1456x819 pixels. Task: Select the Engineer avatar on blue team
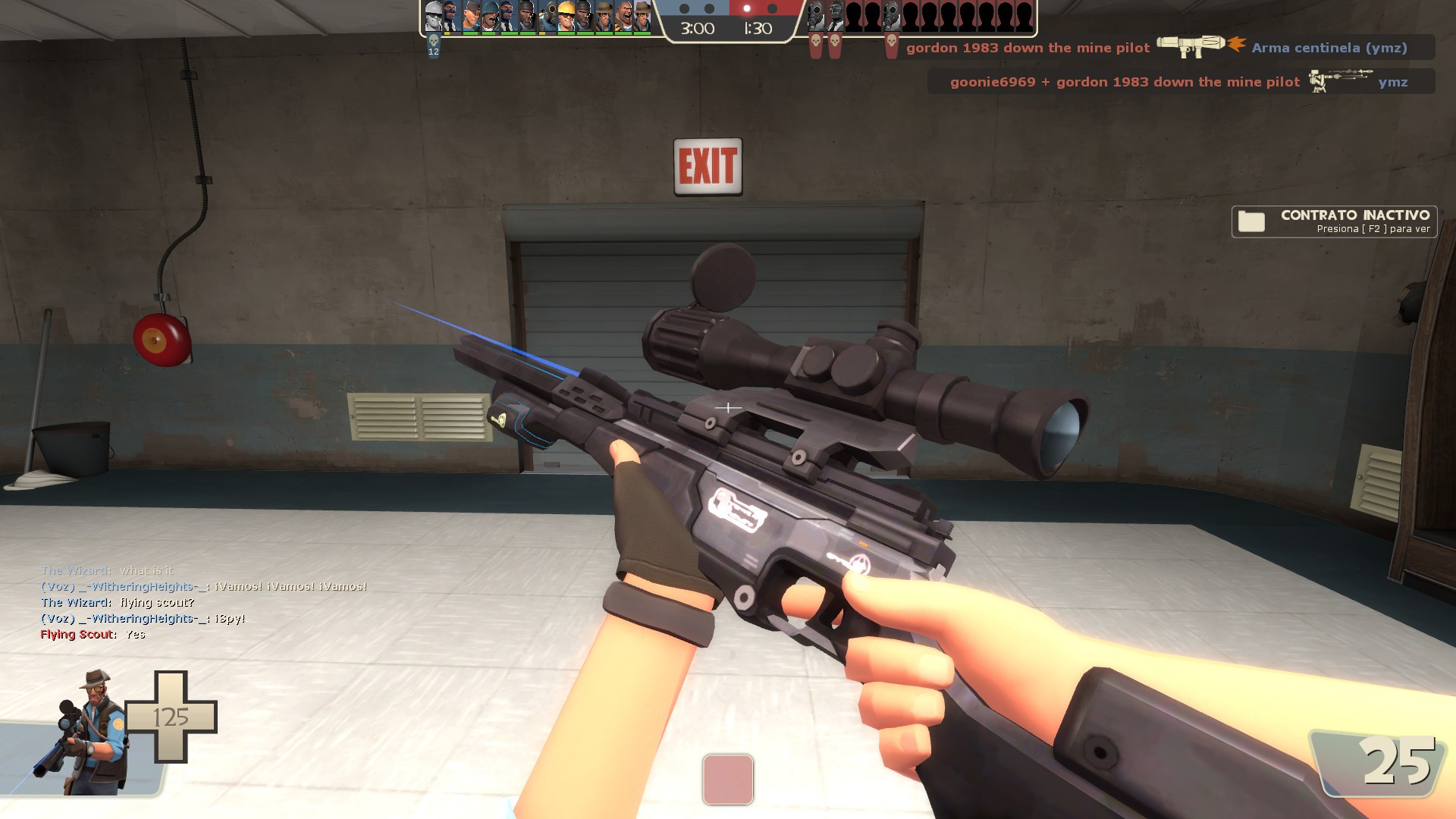pos(565,17)
